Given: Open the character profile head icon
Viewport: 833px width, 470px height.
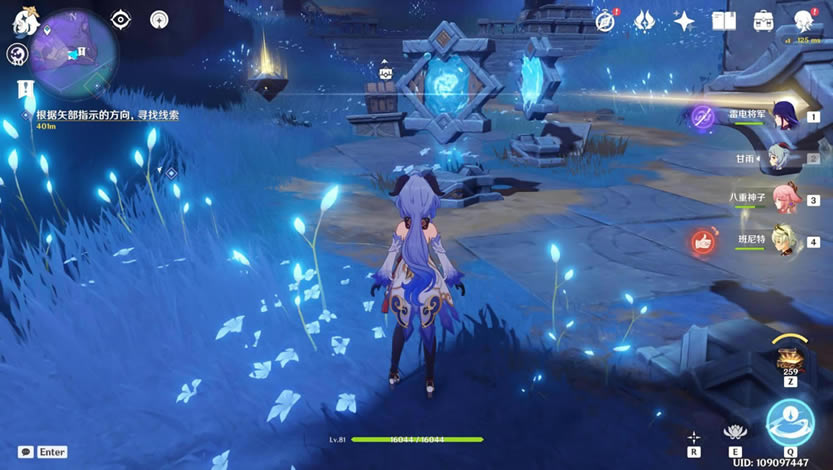Looking at the screenshot, I should tap(803, 21).
